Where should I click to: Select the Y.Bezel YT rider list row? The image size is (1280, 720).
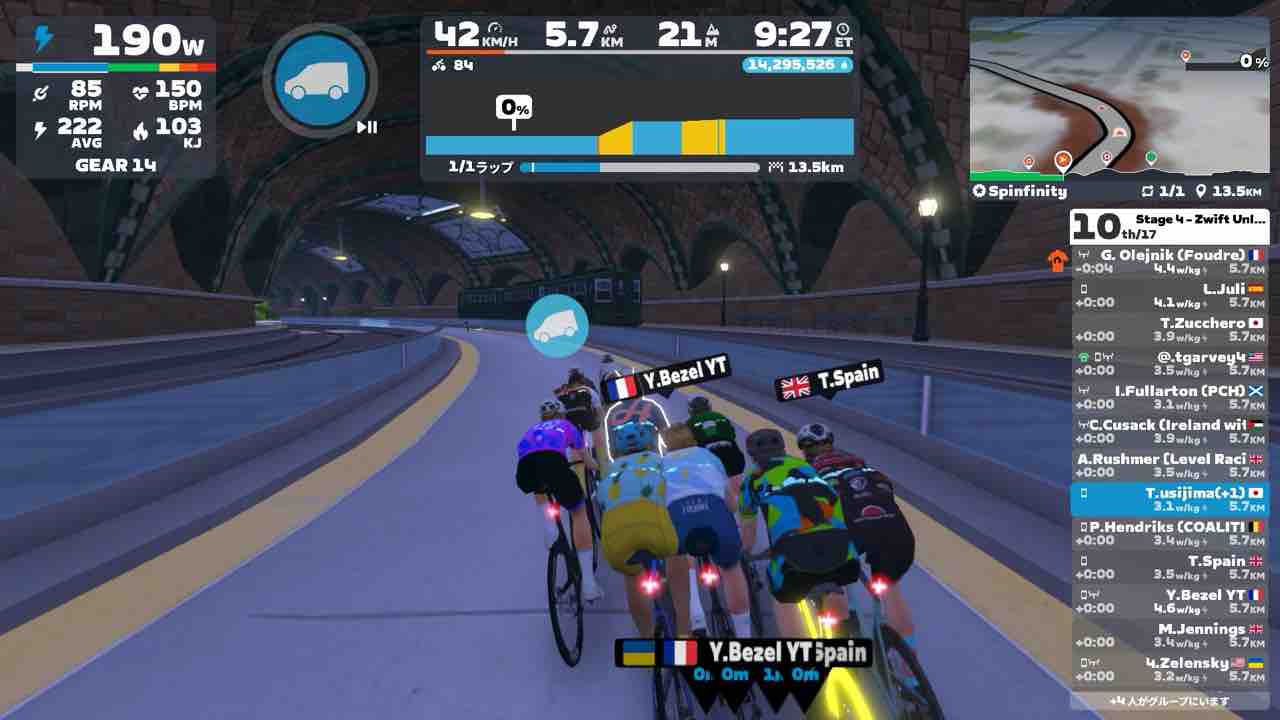pos(1168,602)
